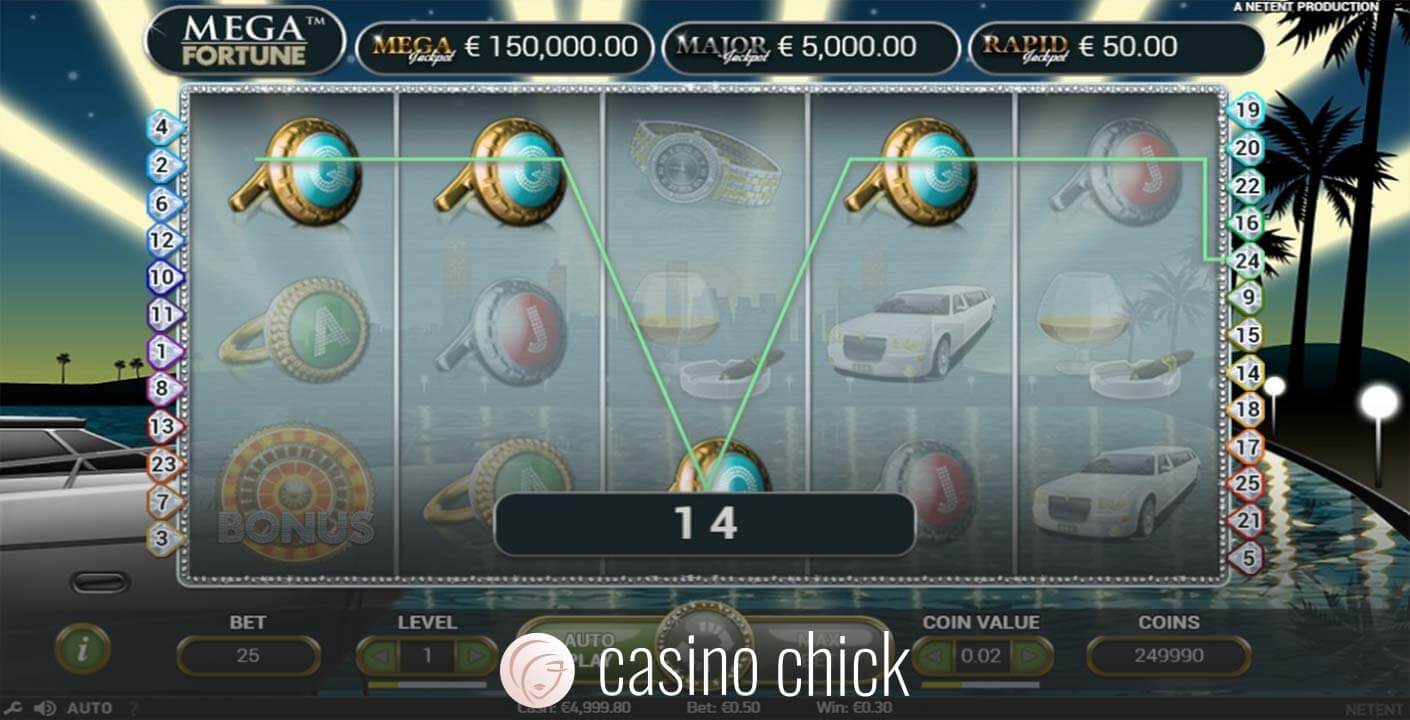This screenshot has height=720, width=1410.
Task: Decrease the bet level
Action: coord(379,657)
